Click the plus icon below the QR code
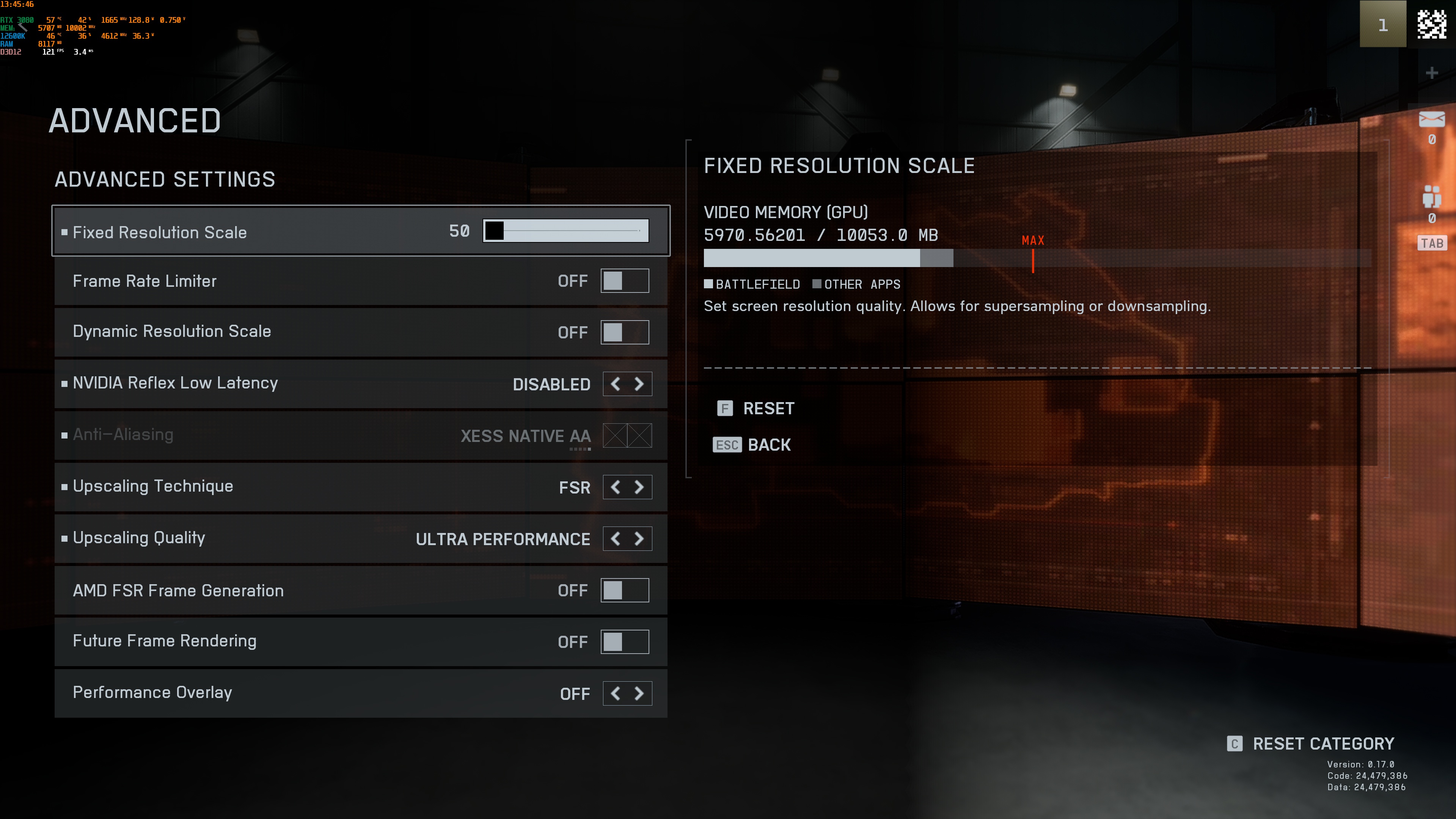Image resolution: width=1456 pixels, height=819 pixels. coord(1432,72)
